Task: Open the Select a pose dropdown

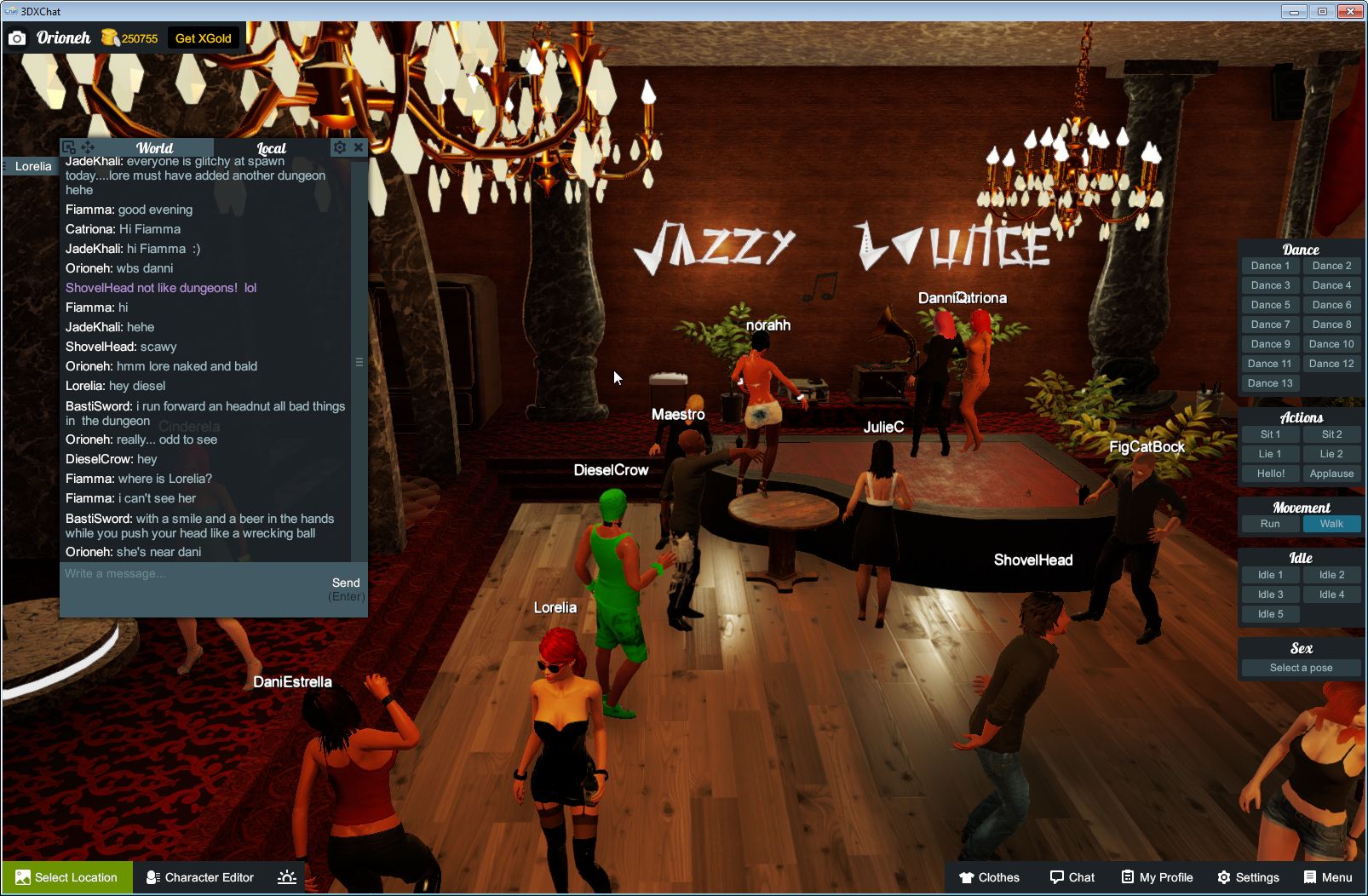Action: point(1301,668)
